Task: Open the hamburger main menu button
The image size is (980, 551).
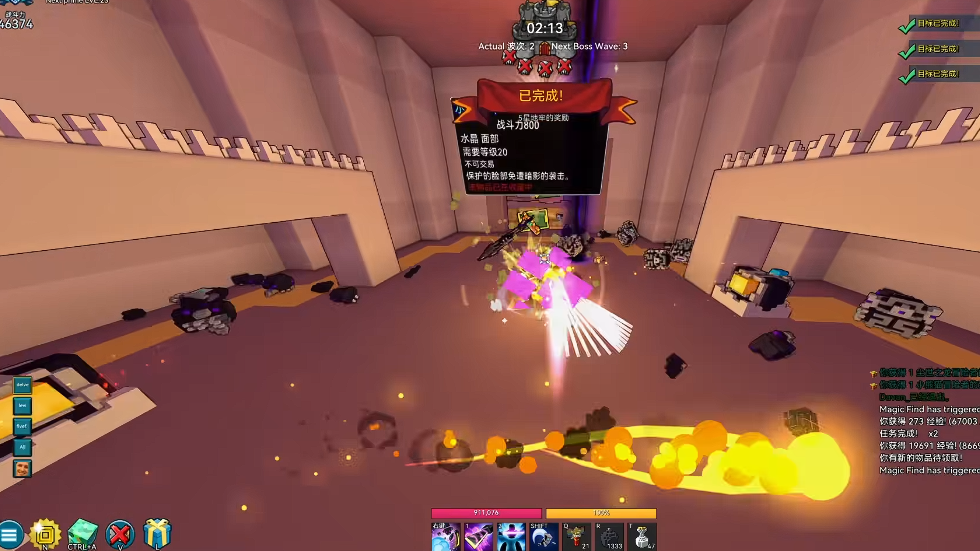Action: tap(9, 536)
